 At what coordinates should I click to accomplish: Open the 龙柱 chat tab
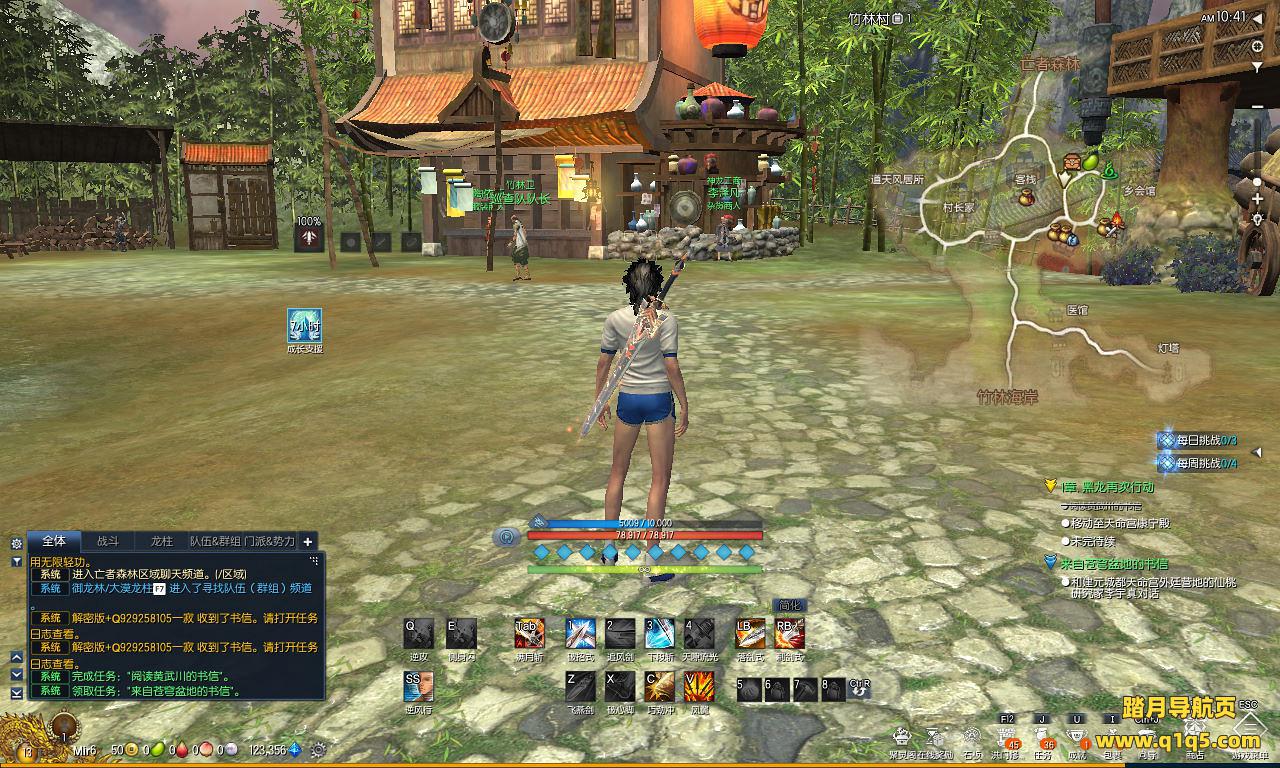click(161, 541)
